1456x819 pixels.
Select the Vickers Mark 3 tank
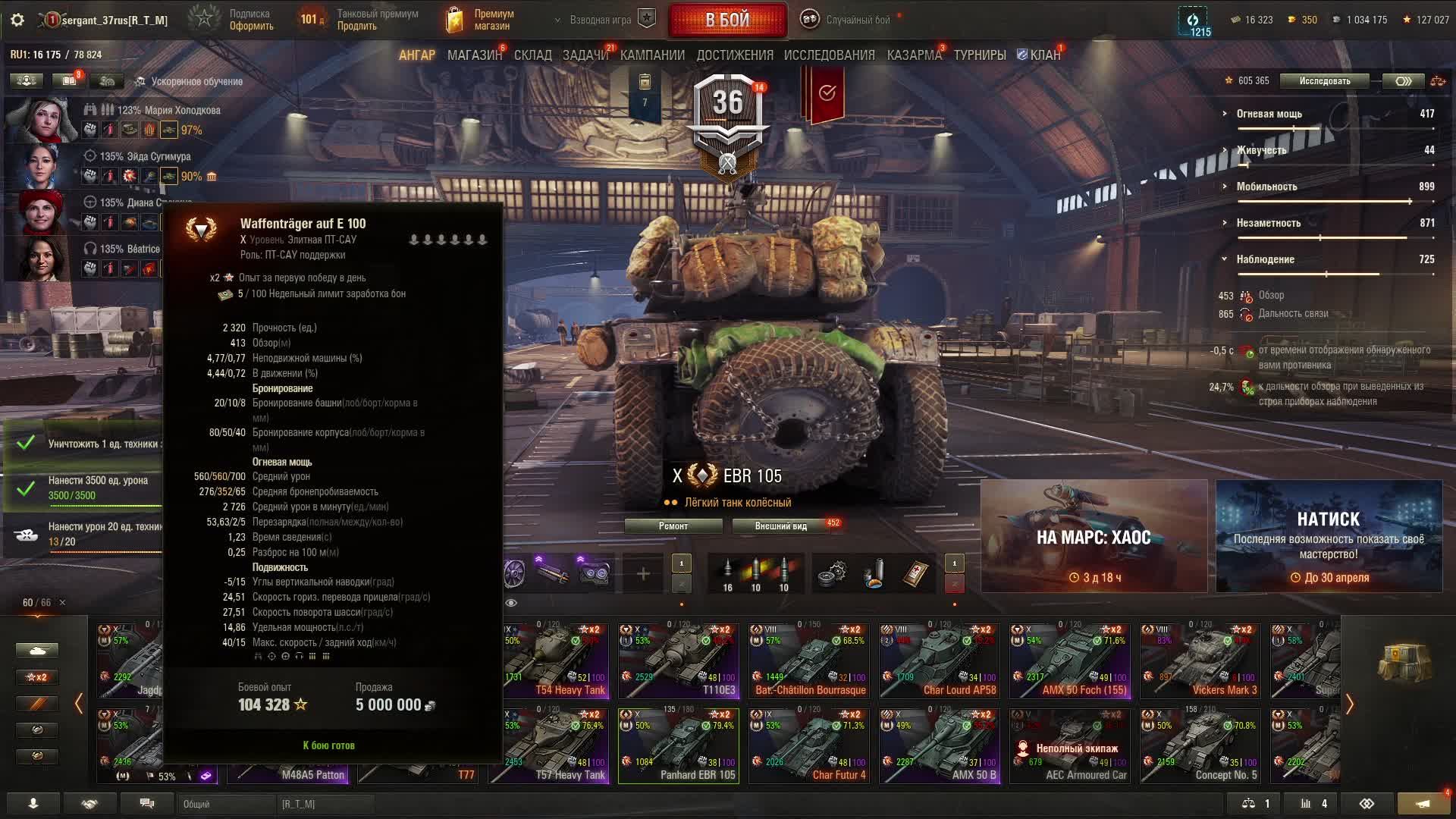click(x=1200, y=661)
